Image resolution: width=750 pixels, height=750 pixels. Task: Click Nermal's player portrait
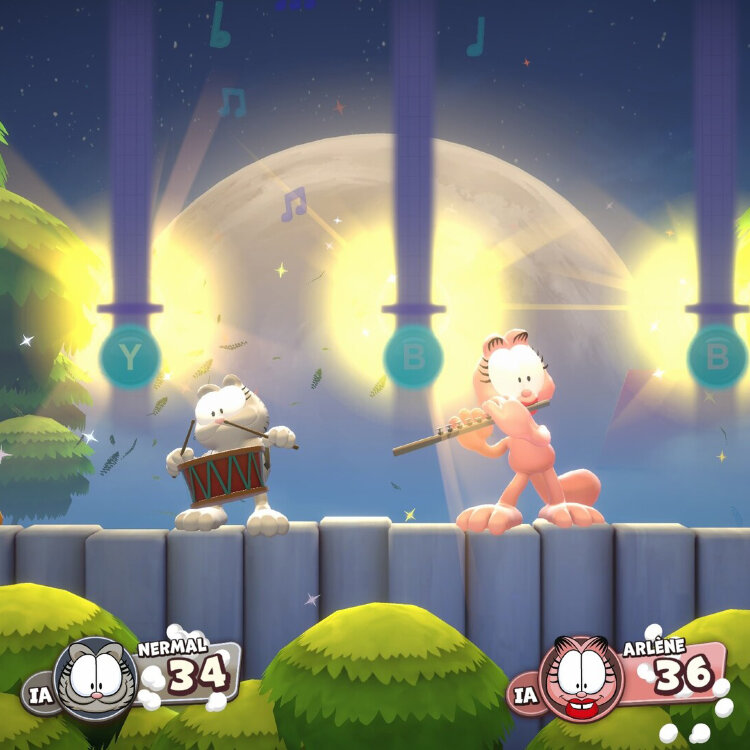[96, 678]
